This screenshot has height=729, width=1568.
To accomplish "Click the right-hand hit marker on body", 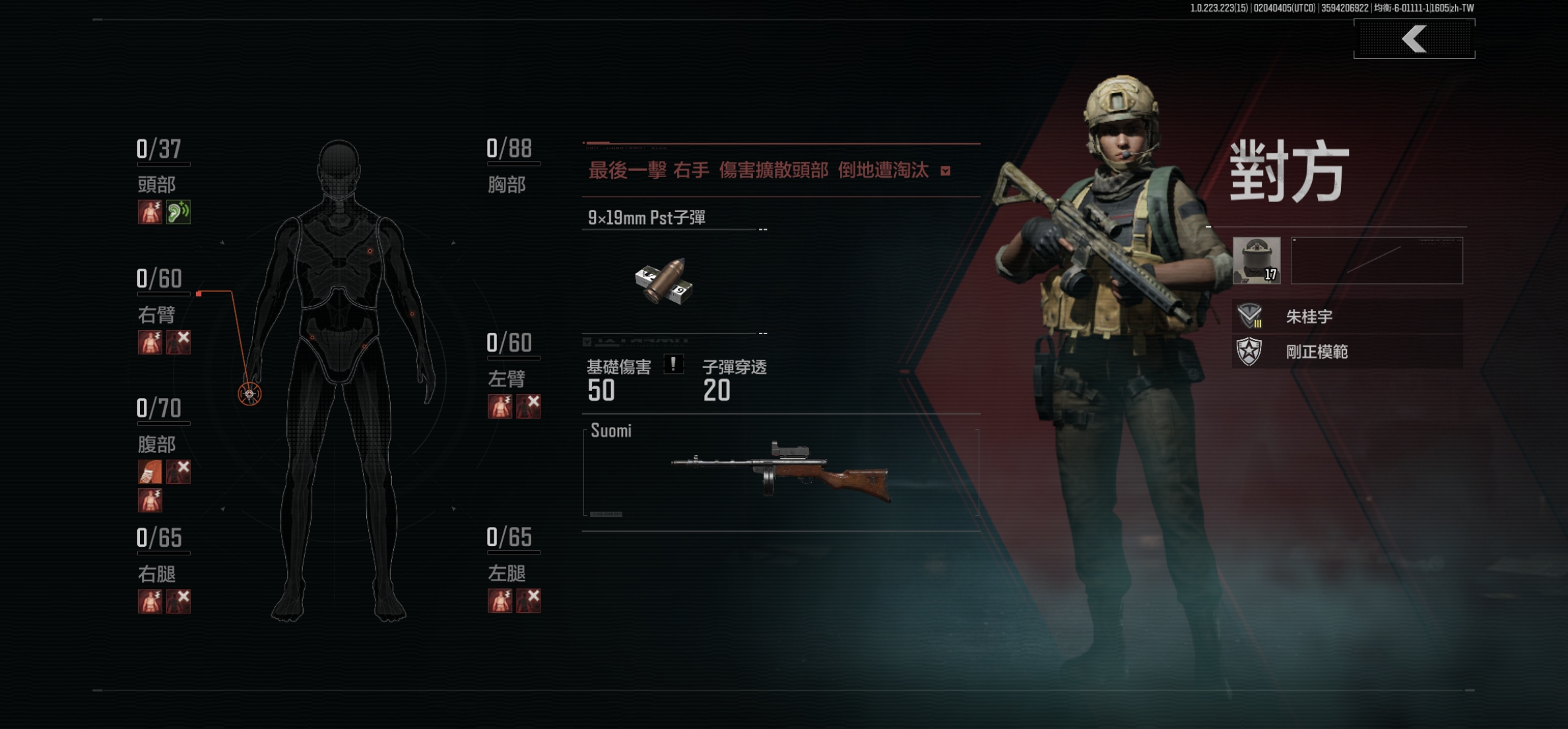I will pos(249,394).
